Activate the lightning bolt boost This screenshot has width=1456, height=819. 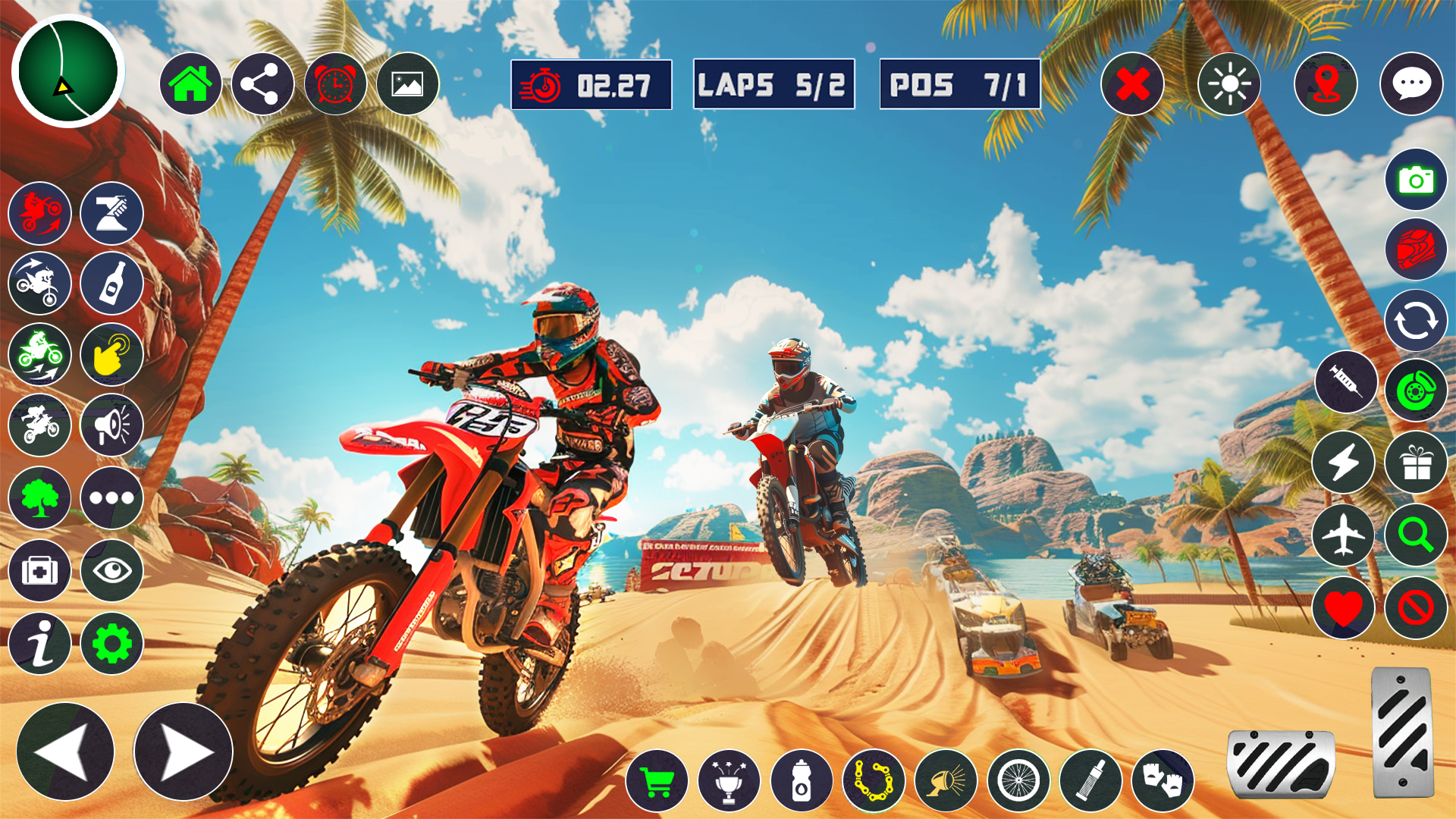(x=1343, y=462)
